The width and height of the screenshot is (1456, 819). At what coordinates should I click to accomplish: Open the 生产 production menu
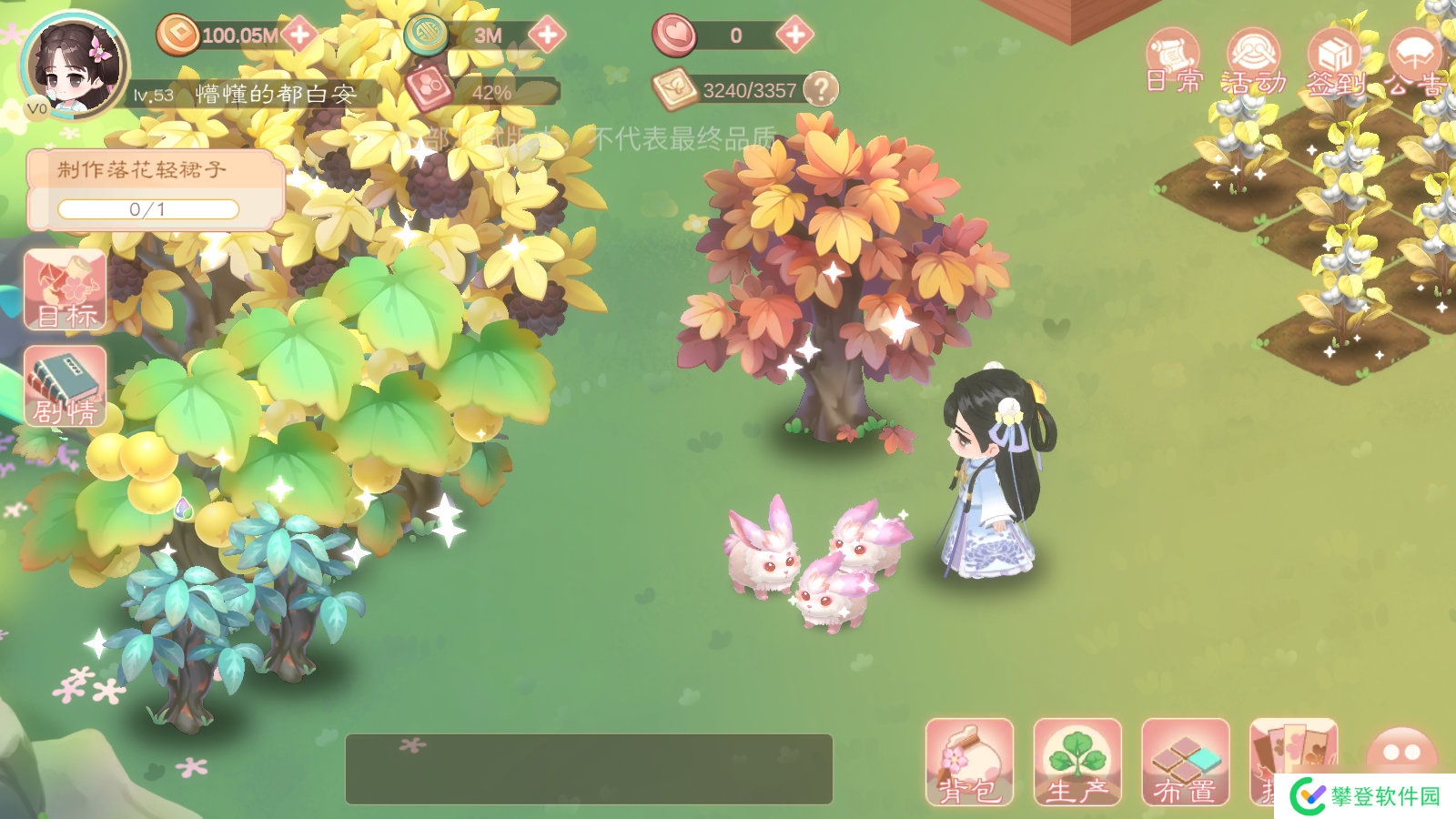point(1077,763)
